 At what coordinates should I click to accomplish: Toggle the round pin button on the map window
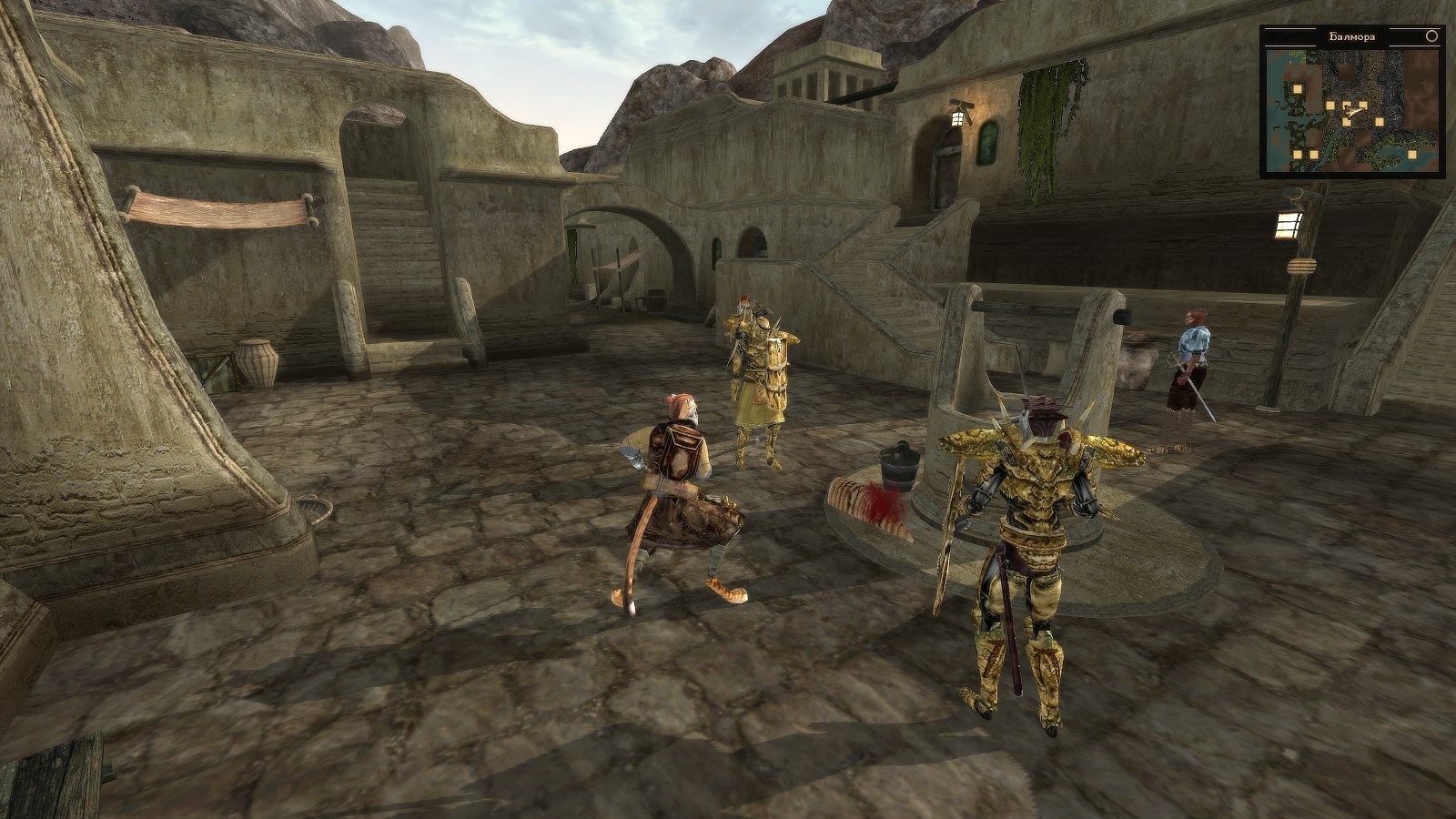1431,37
